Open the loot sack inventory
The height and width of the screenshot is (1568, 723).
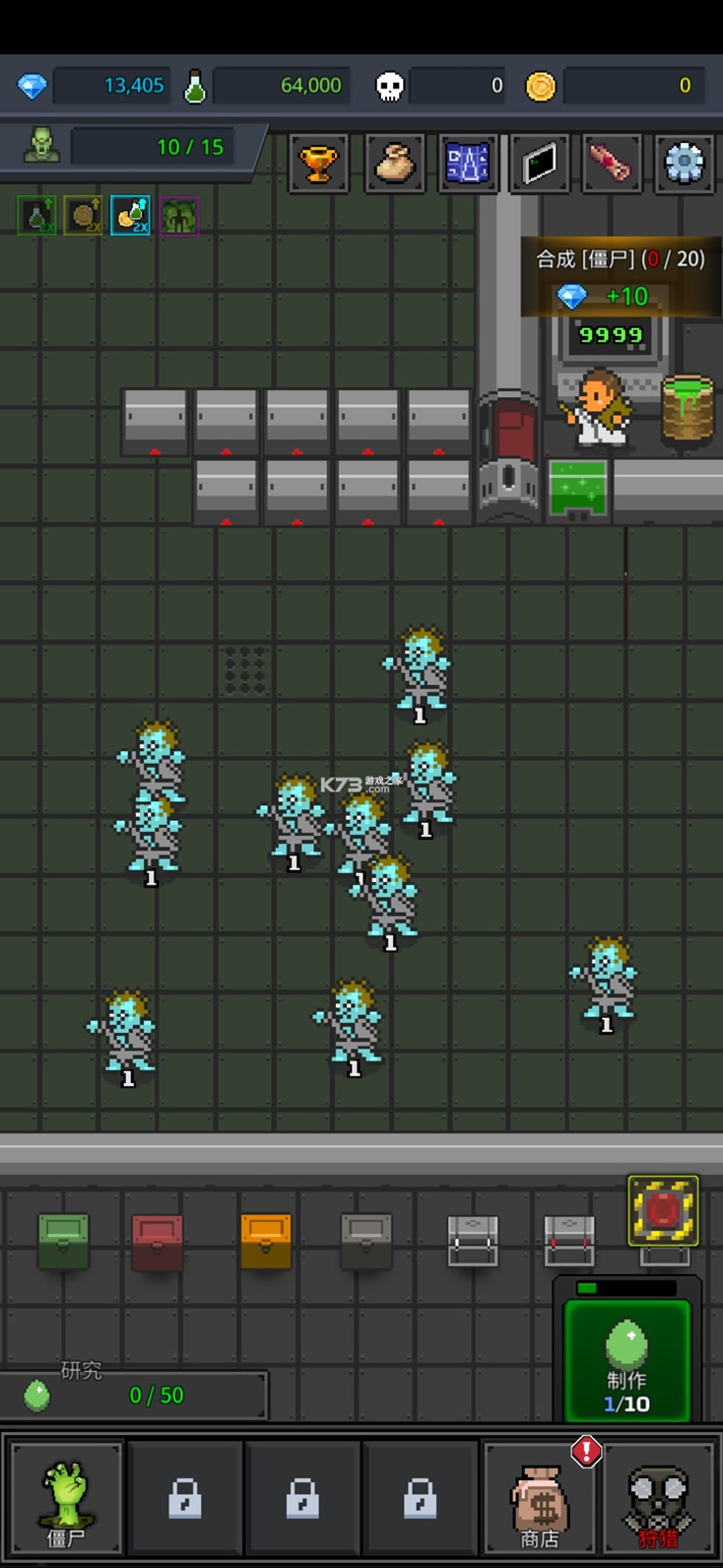(395, 163)
